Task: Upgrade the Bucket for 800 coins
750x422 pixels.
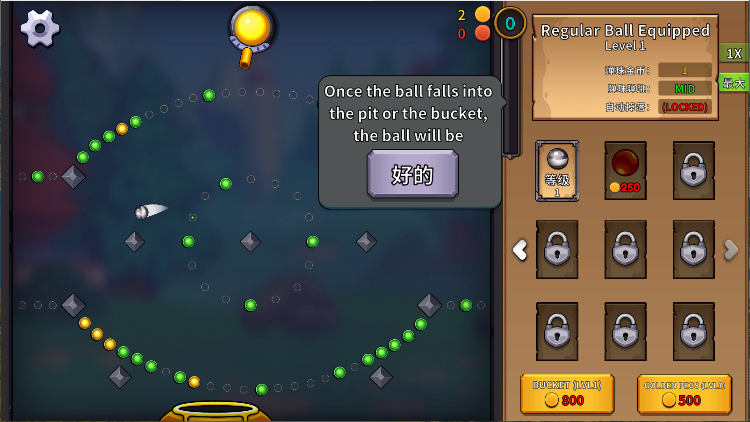Action: click(x=567, y=394)
